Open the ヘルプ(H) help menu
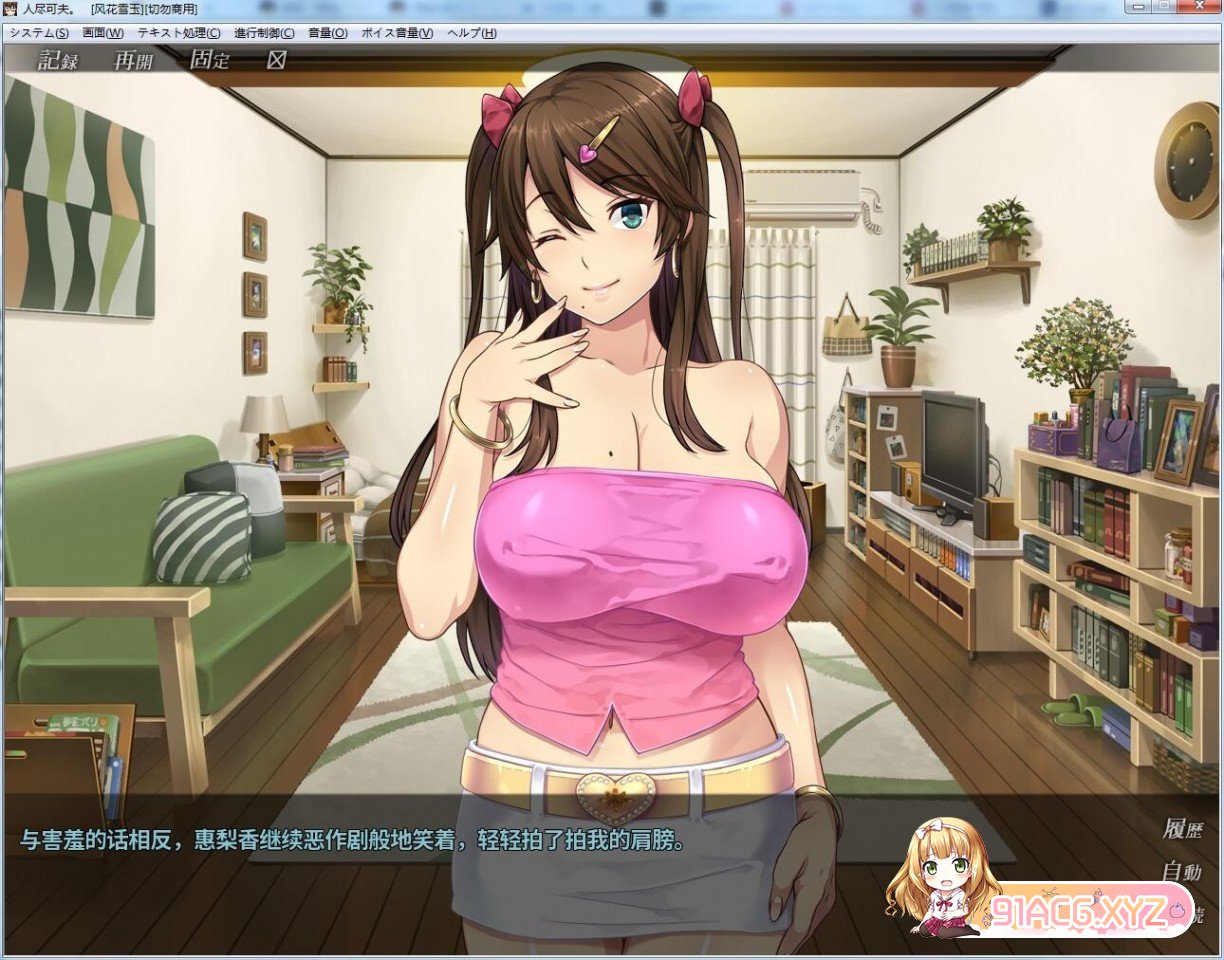 (472, 33)
